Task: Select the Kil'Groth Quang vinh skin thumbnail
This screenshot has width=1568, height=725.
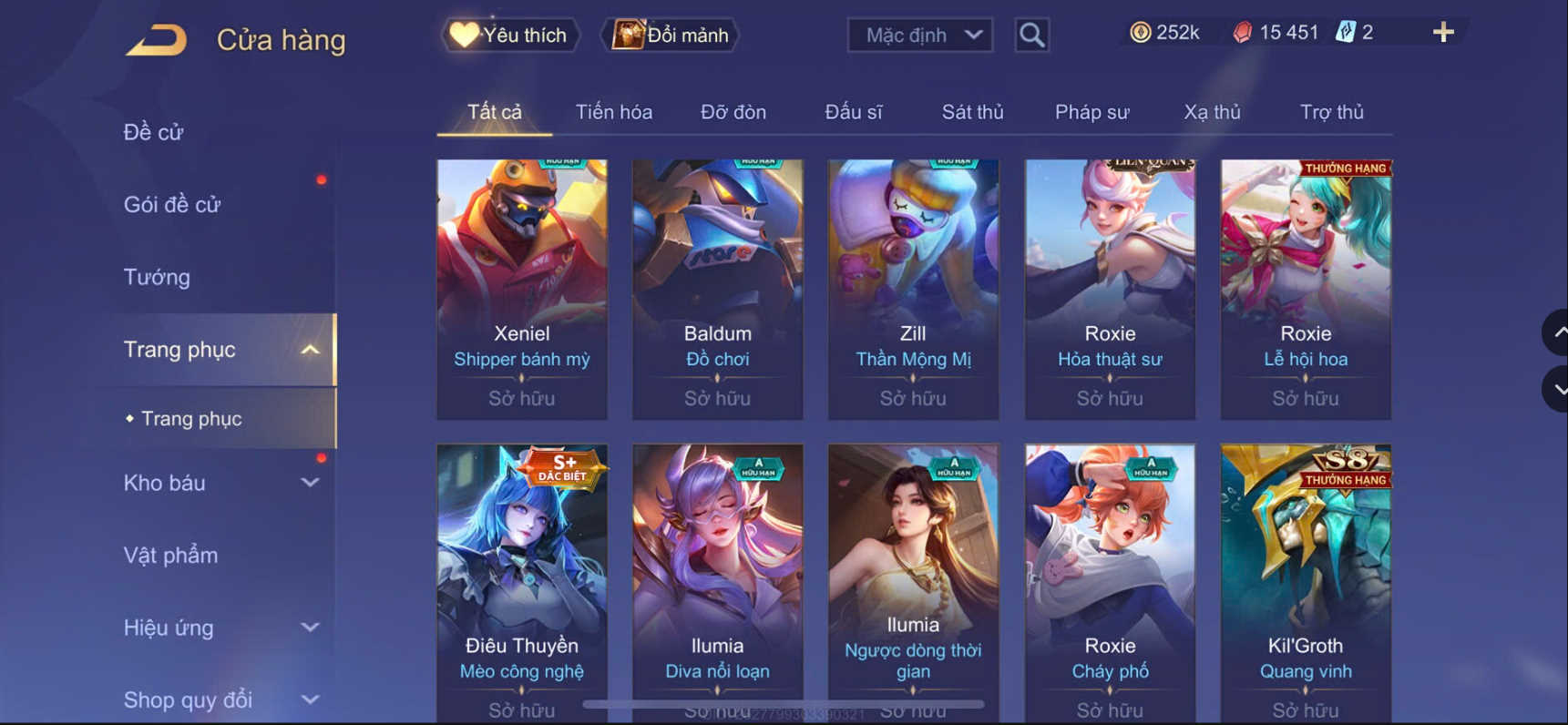Action: 1305,546
